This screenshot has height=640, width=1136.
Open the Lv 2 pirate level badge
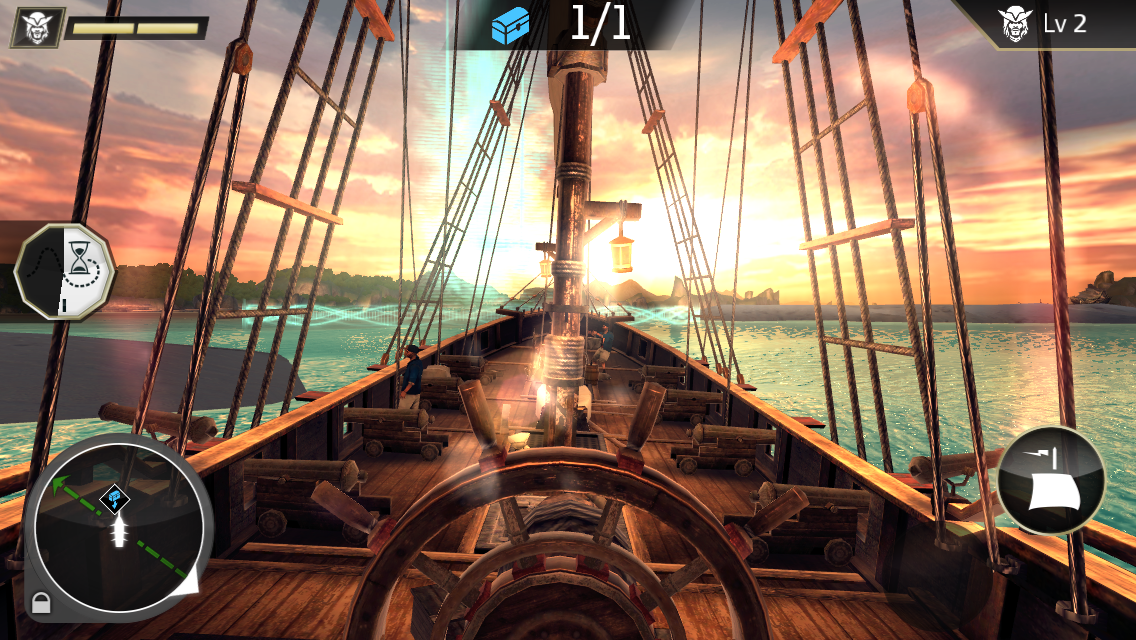point(1045,23)
